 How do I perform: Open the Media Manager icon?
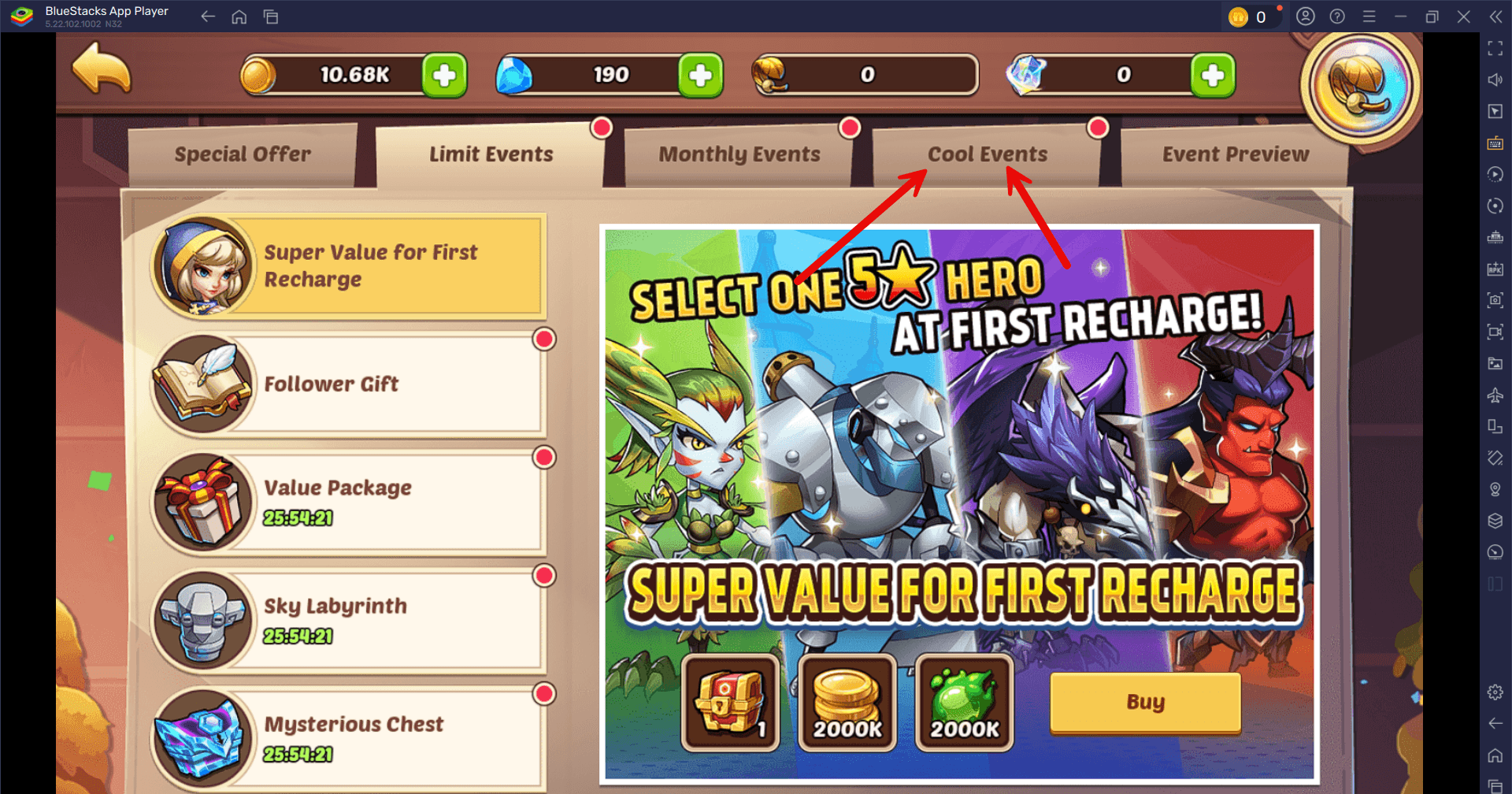(x=1494, y=363)
